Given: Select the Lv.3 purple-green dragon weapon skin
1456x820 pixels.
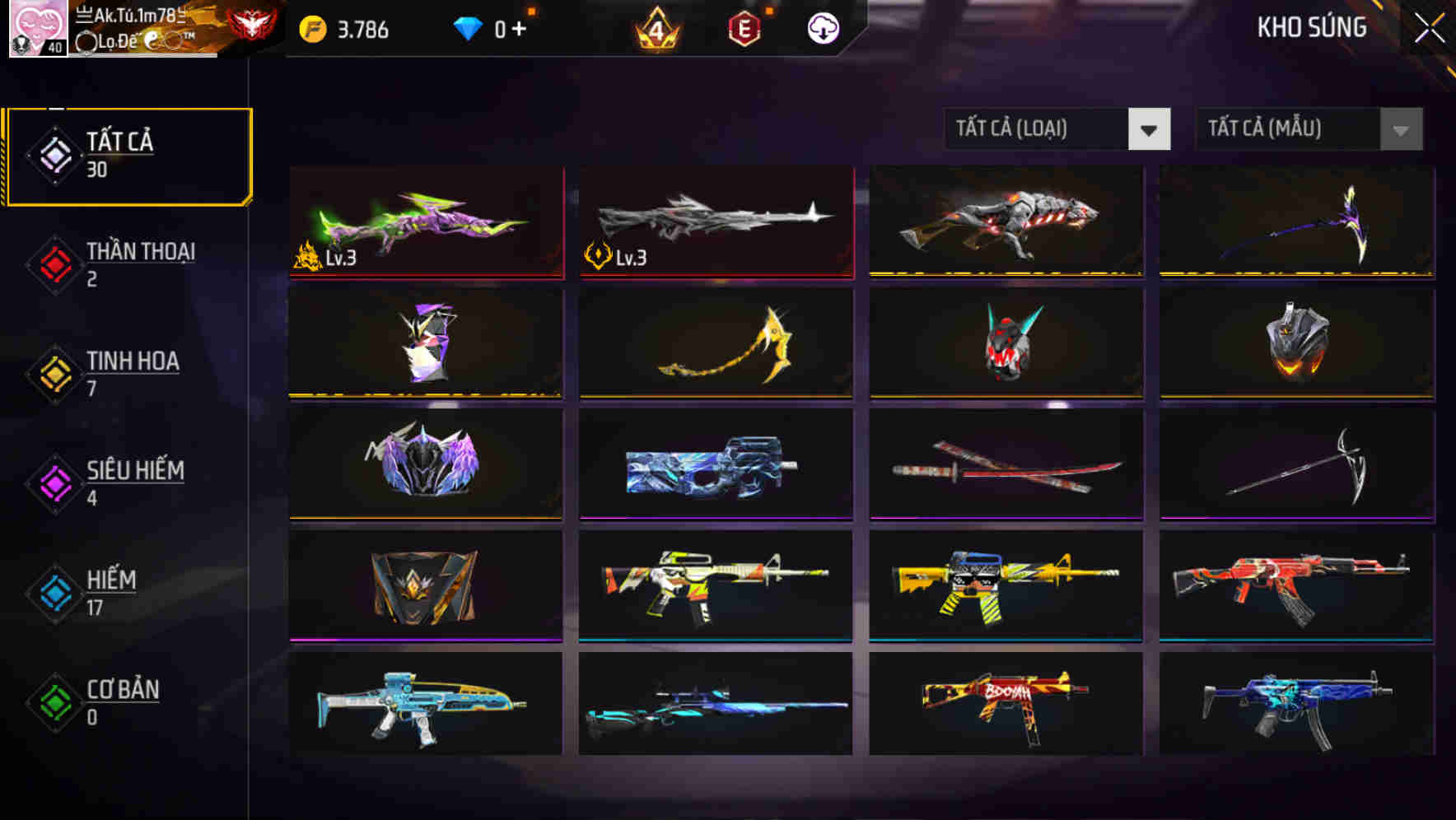Looking at the screenshot, I should (x=426, y=224).
